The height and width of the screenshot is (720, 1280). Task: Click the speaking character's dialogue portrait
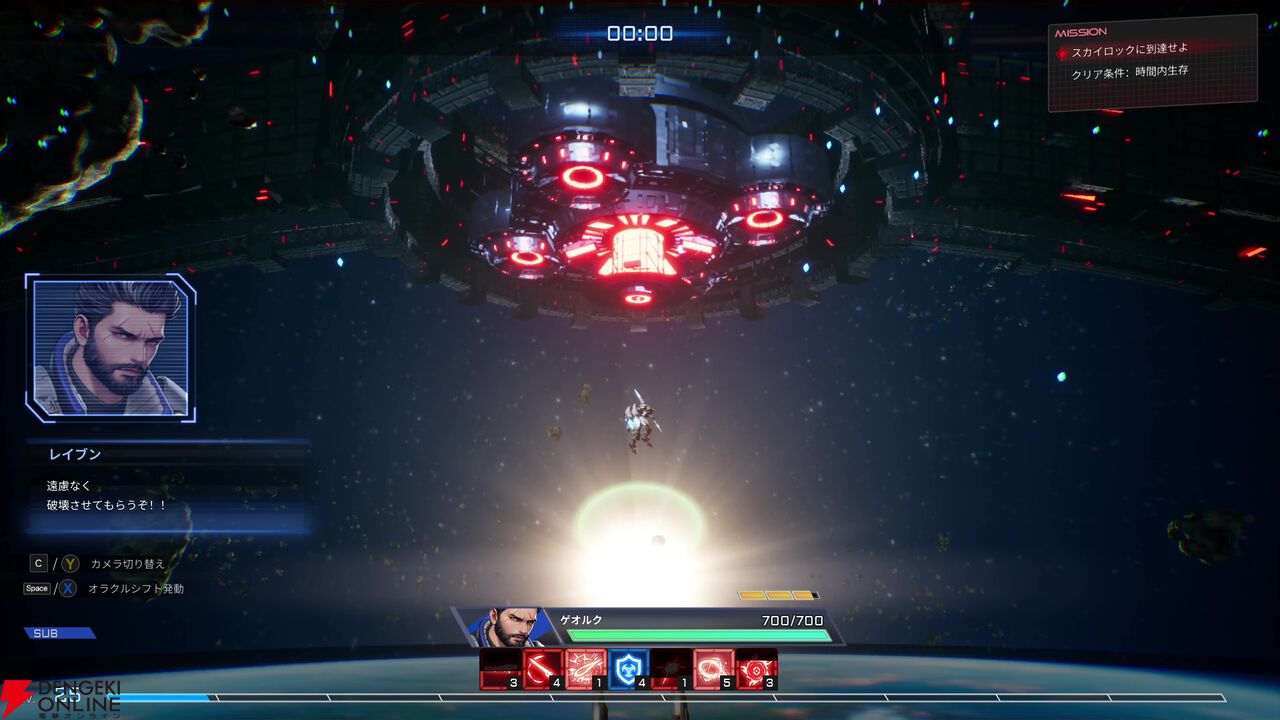[110, 347]
